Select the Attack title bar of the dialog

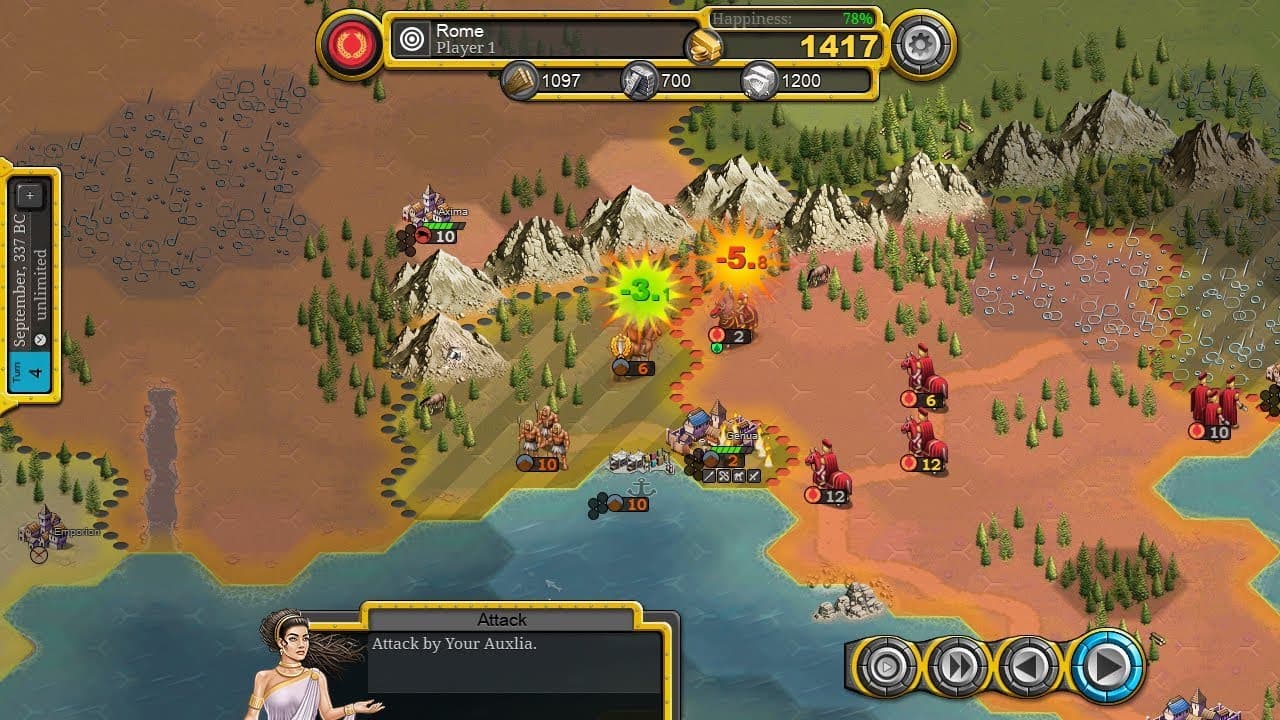pyautogui.click(x=501, y=620)
